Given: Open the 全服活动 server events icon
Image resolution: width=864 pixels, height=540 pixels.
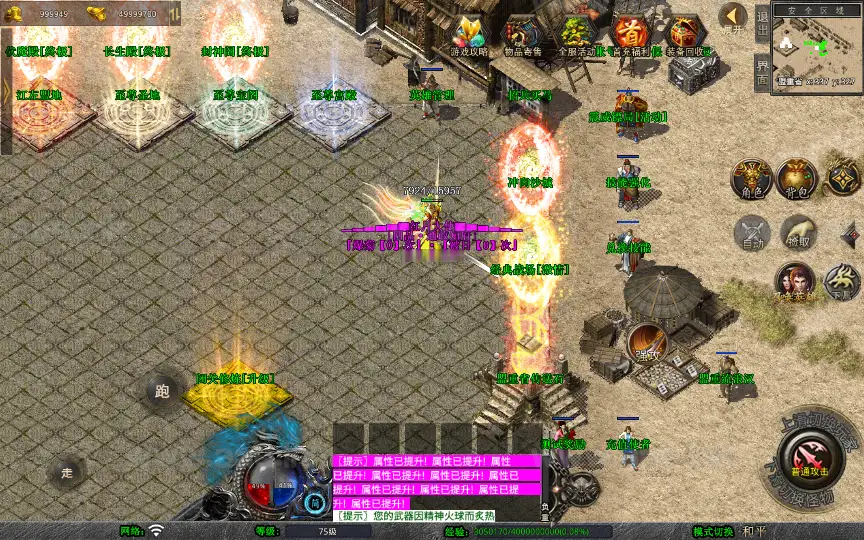Looking at the screenshot, I should tap(577, 34).
